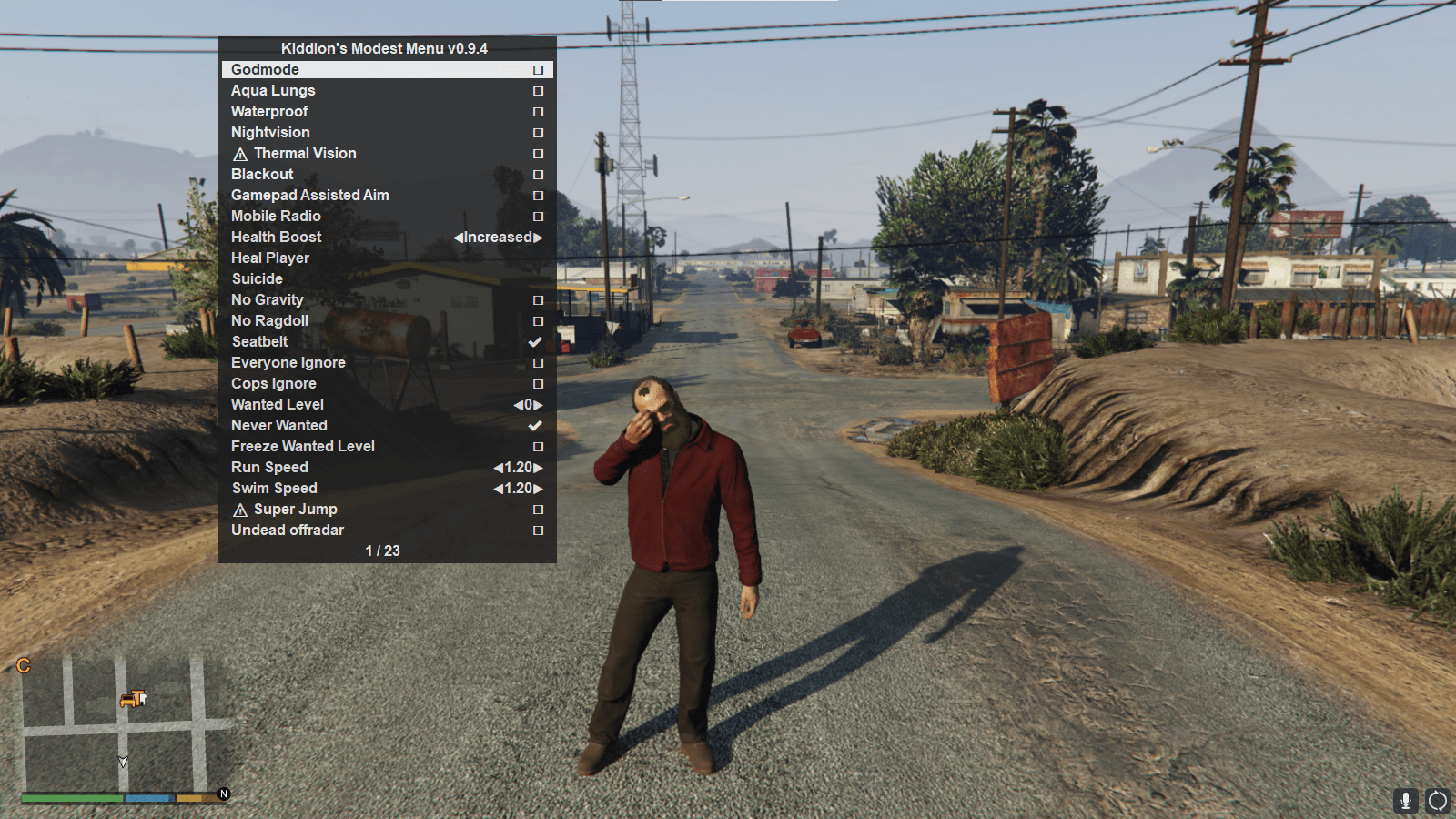Select the Trevor safehouse marker on the minimap
1456x819 pixels.
tap(138, 698)
